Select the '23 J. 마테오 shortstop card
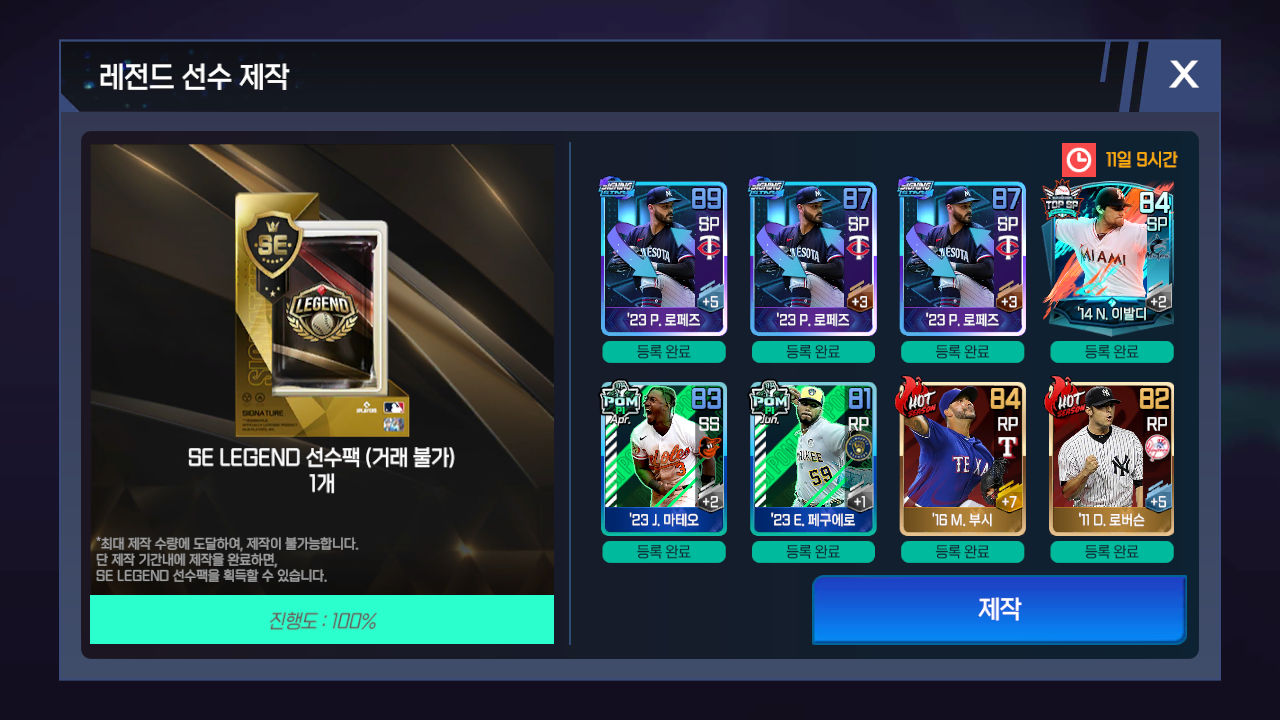 pyautogui.click(x=663, y=458)
